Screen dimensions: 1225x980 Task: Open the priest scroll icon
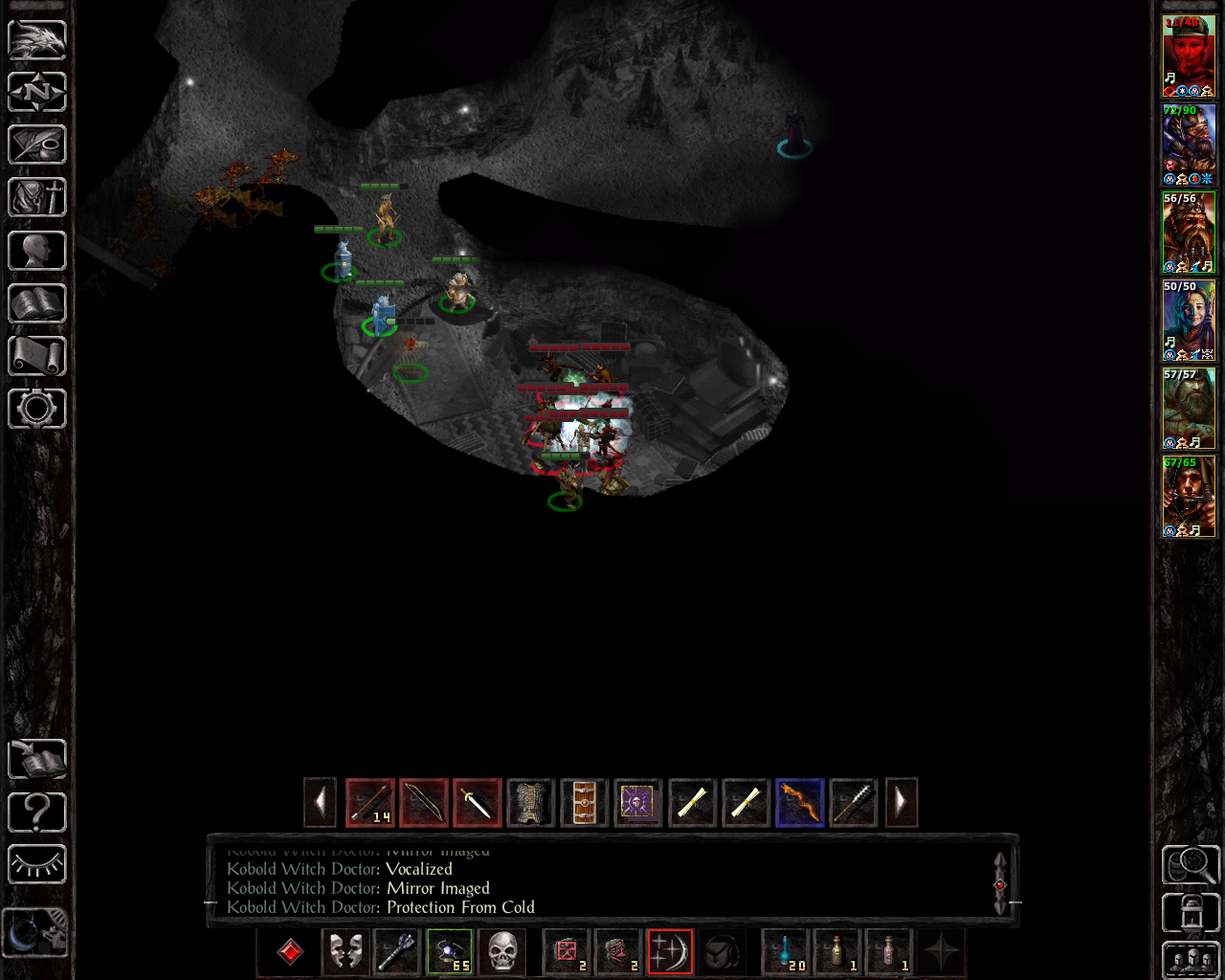click(x=37, y=356)
